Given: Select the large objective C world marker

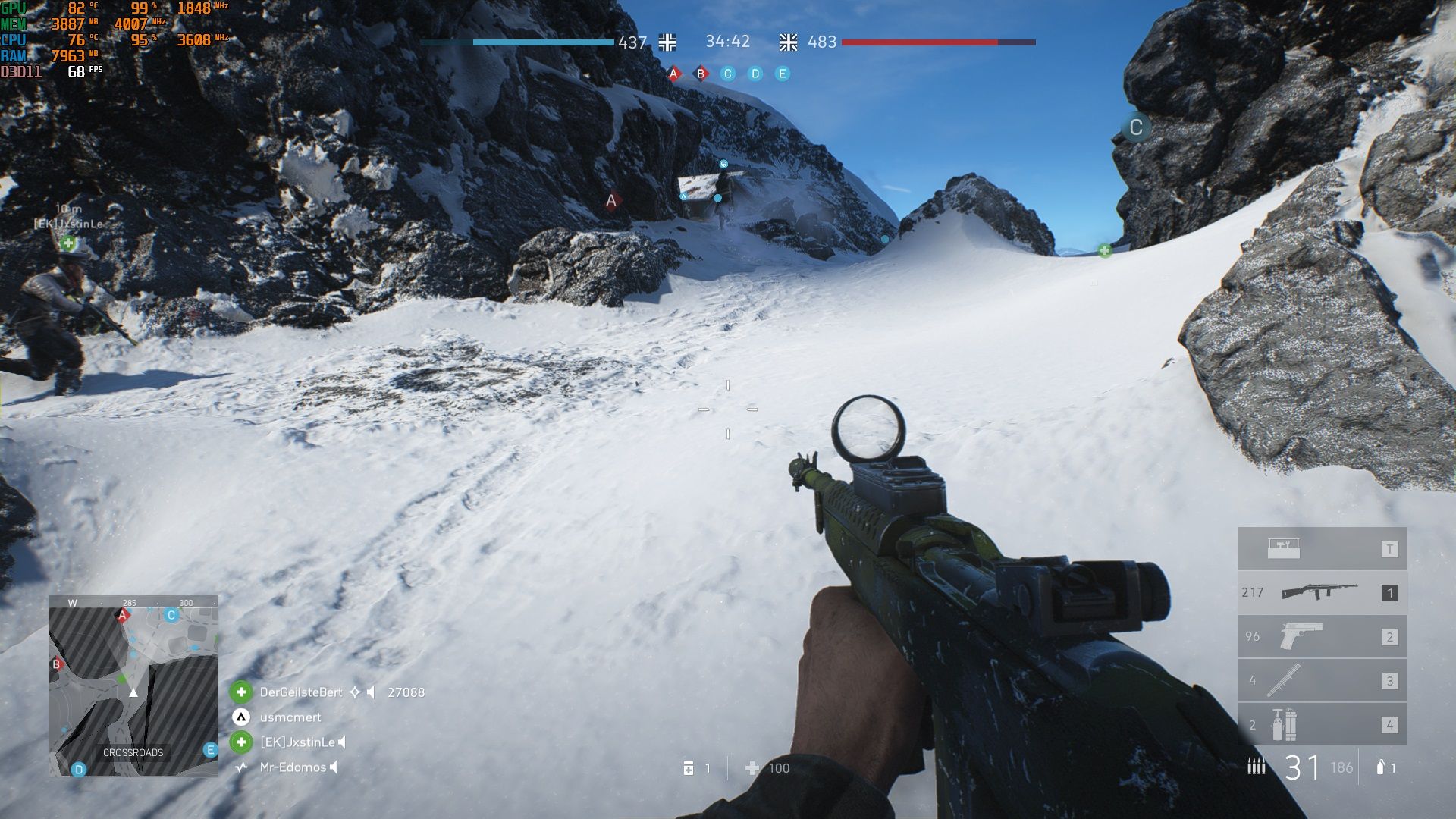Looking at the screenshot, I should point(1135,127).
